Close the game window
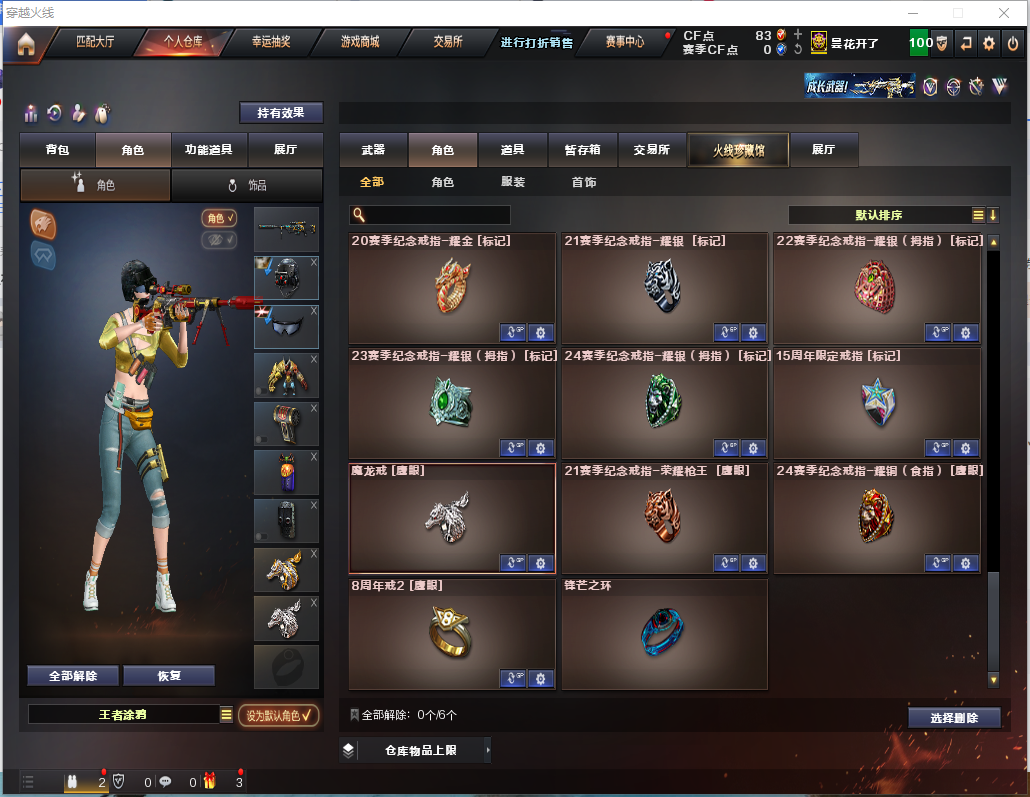 1004,13
